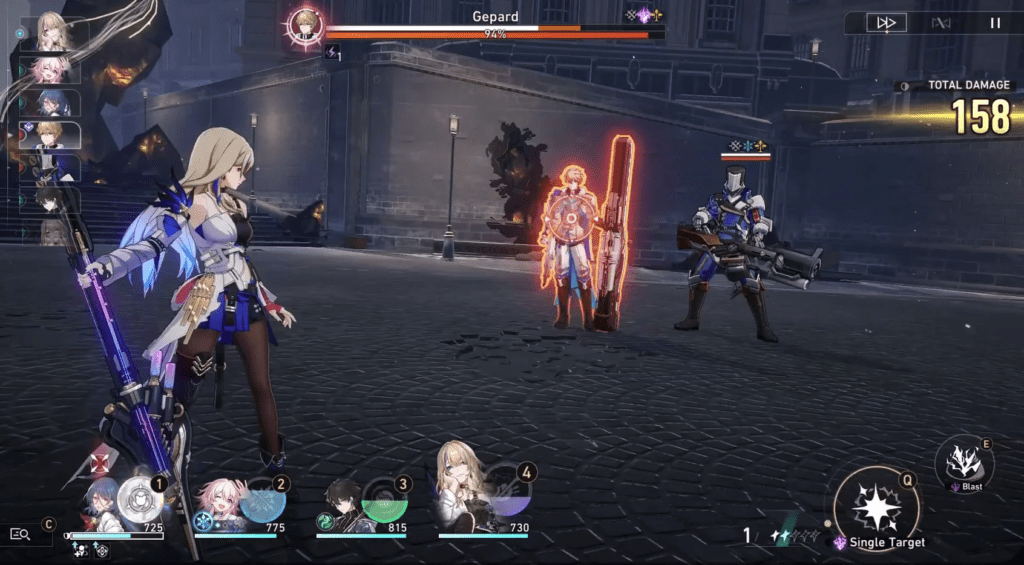Trigger the dark-haired character's green ultimate icon

[383, 499]
